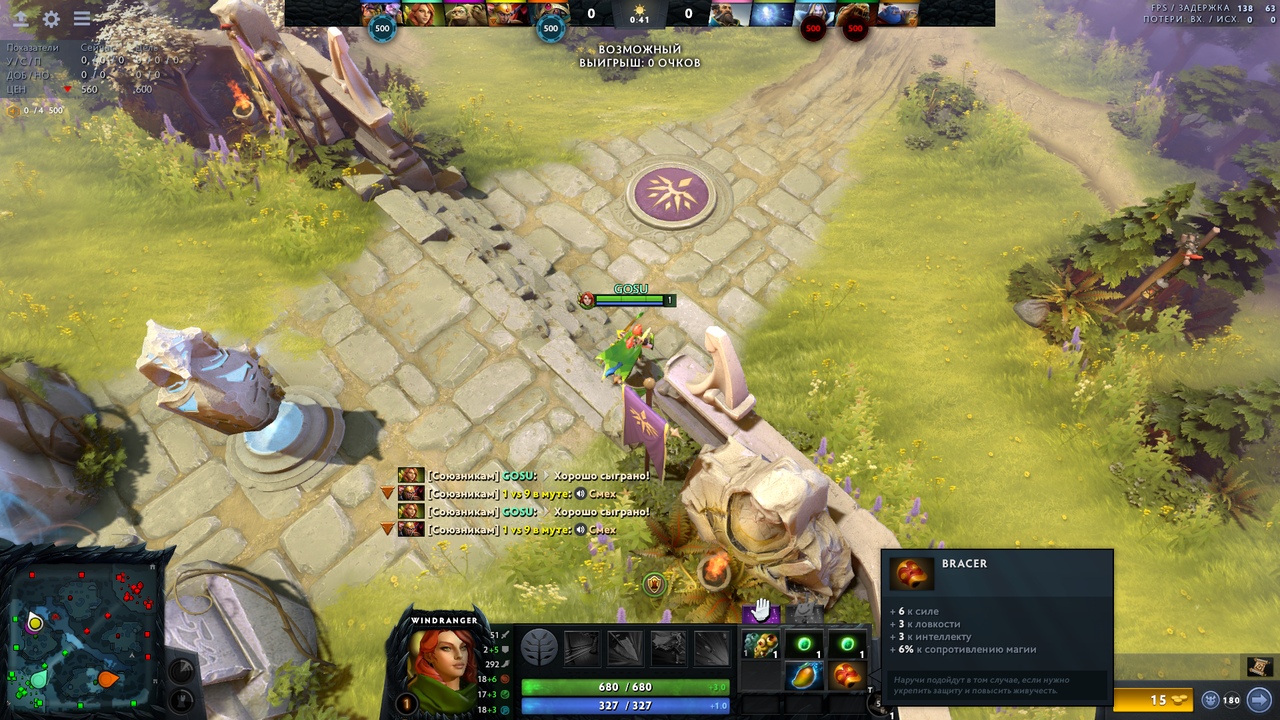Click the courier button showing 180
Screen dimensions: 1280x720
pyautogui.click(x=1221, y=700)
